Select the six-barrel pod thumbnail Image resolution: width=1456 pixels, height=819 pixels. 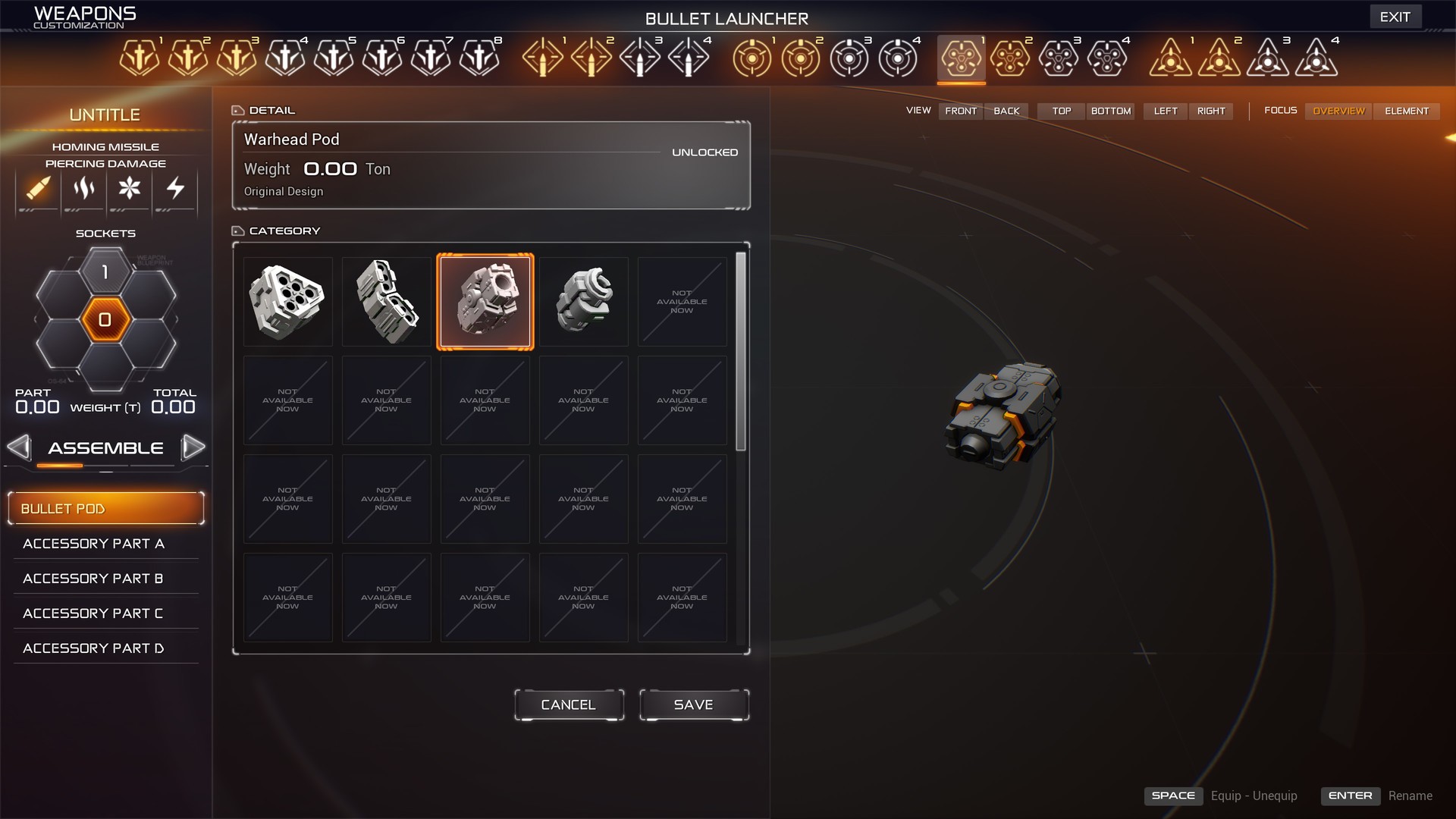point(287,302)
